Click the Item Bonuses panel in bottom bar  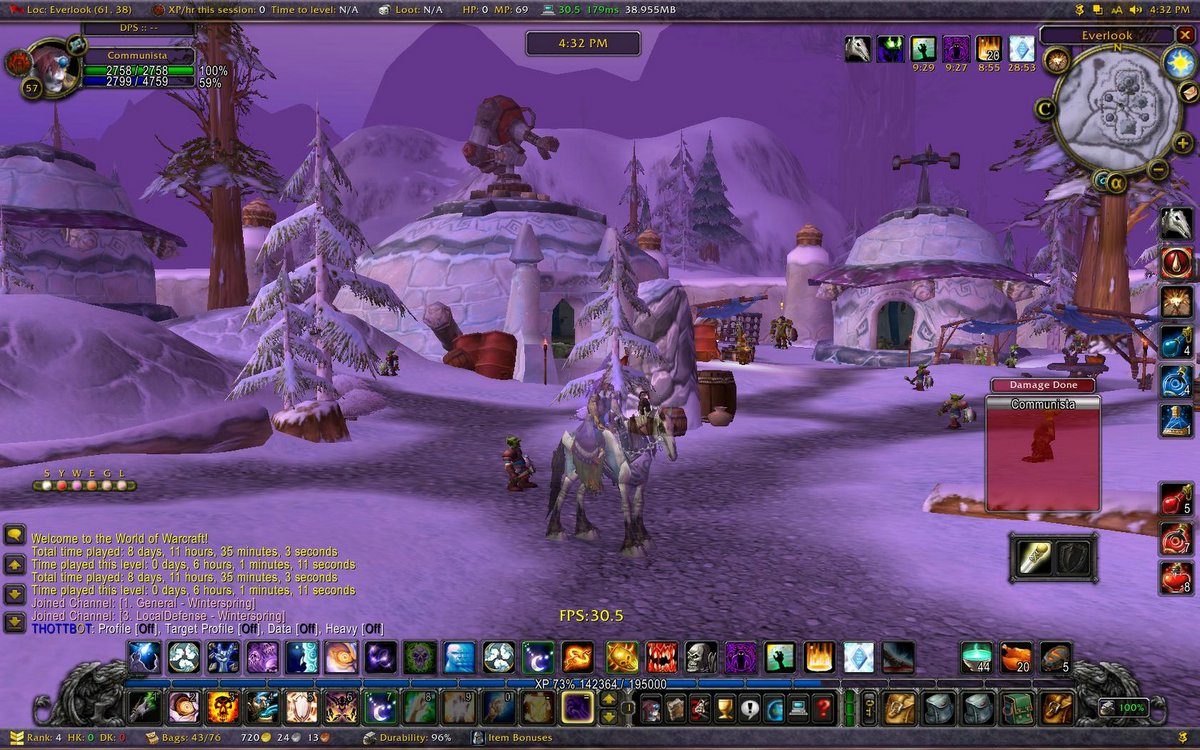[520, 738]
